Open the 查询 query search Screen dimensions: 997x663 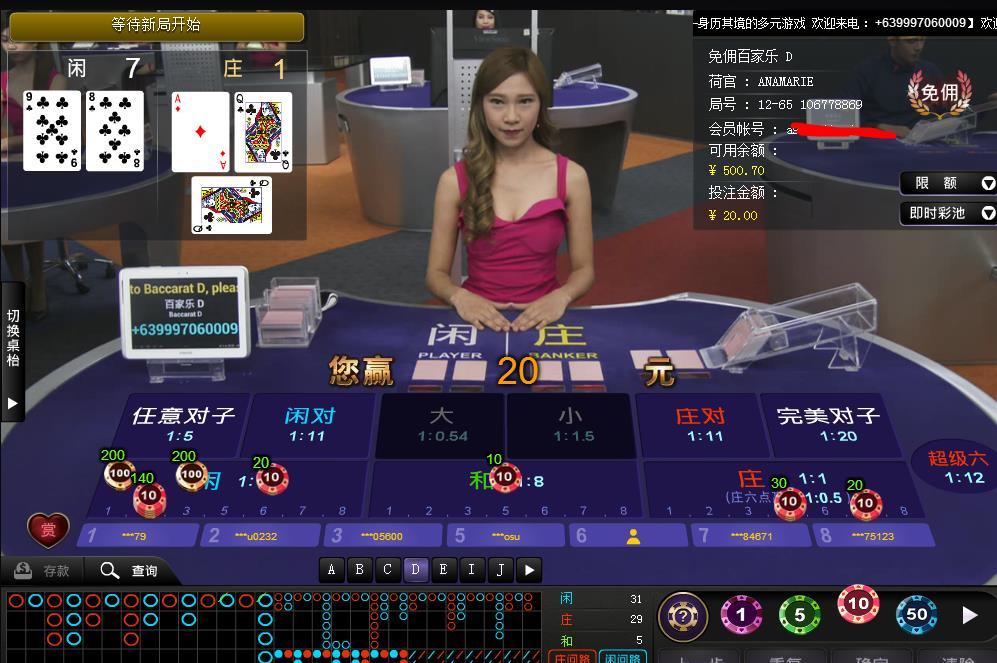pyautogui.click(x=129, y=571)
